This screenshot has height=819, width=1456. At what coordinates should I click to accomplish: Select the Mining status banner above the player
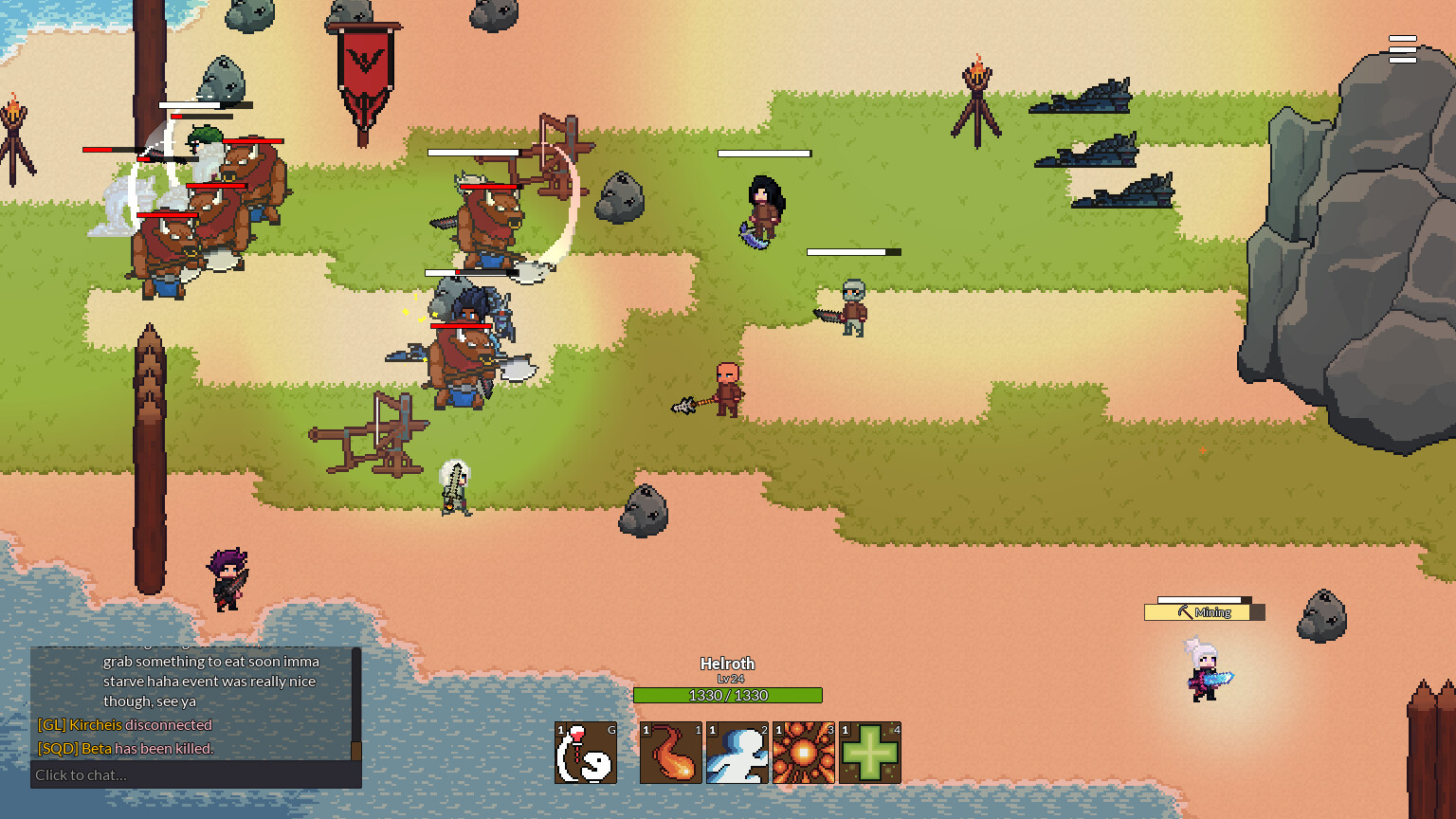coord(1204,611)
